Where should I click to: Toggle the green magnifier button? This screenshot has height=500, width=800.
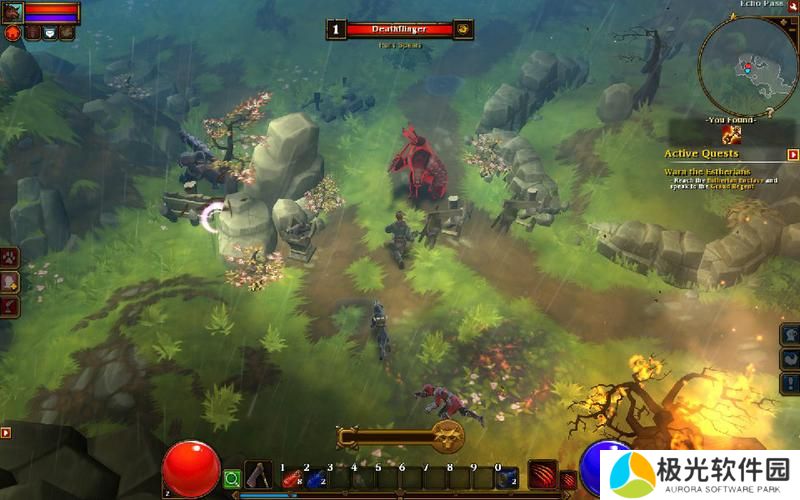click(x=232, y=479)
